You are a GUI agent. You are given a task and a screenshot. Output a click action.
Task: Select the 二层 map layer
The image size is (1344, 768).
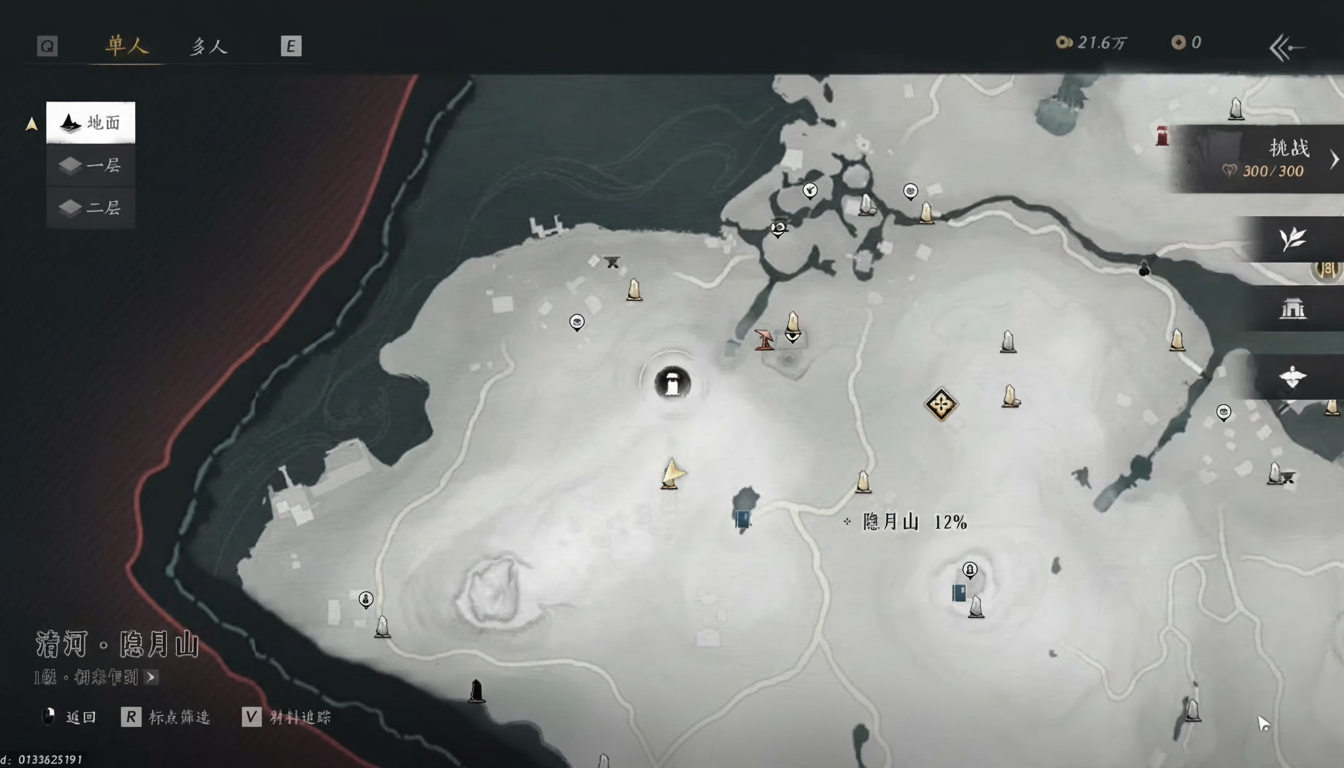coord(91,208)
